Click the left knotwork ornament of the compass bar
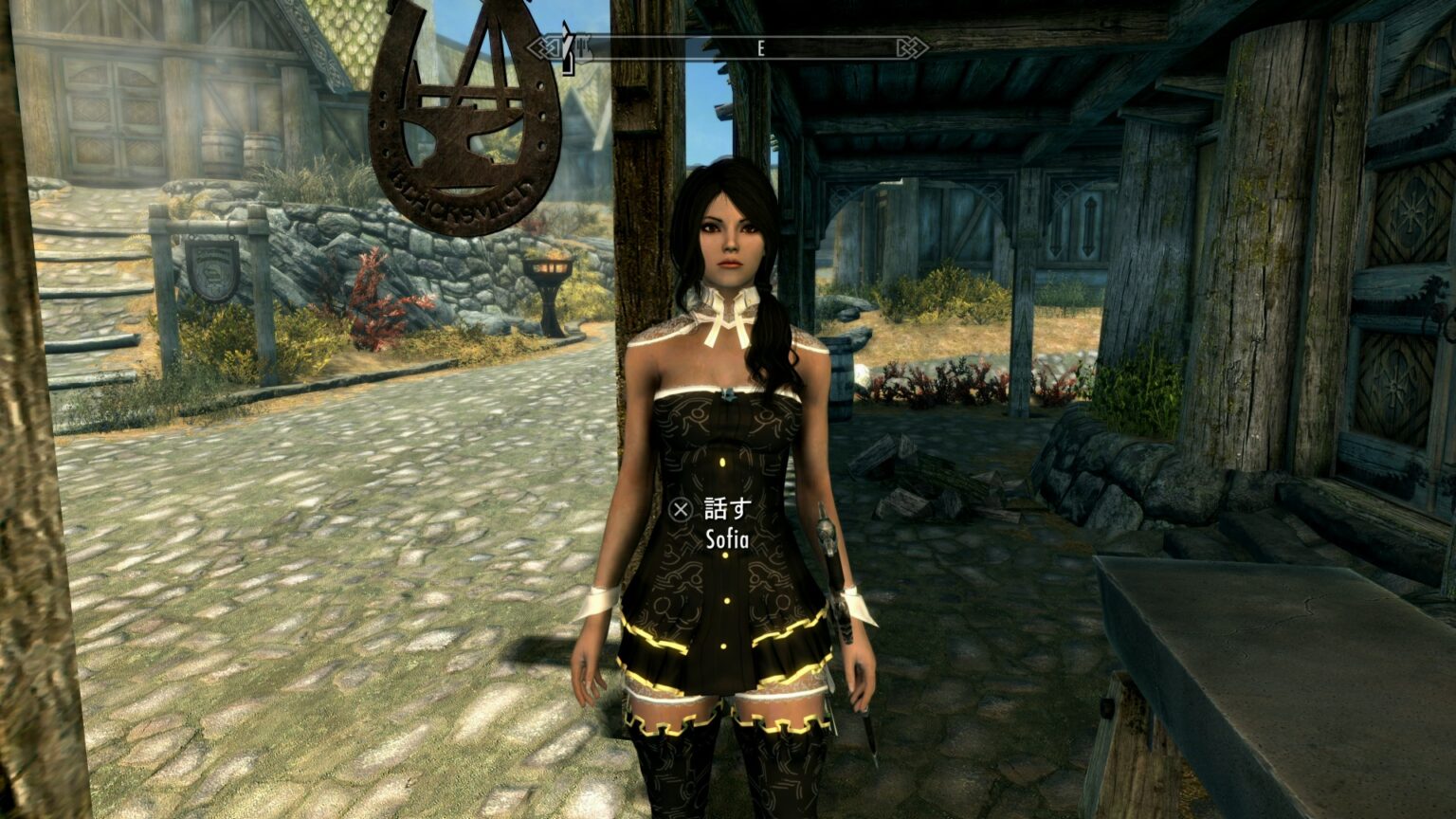 point(543,45)
